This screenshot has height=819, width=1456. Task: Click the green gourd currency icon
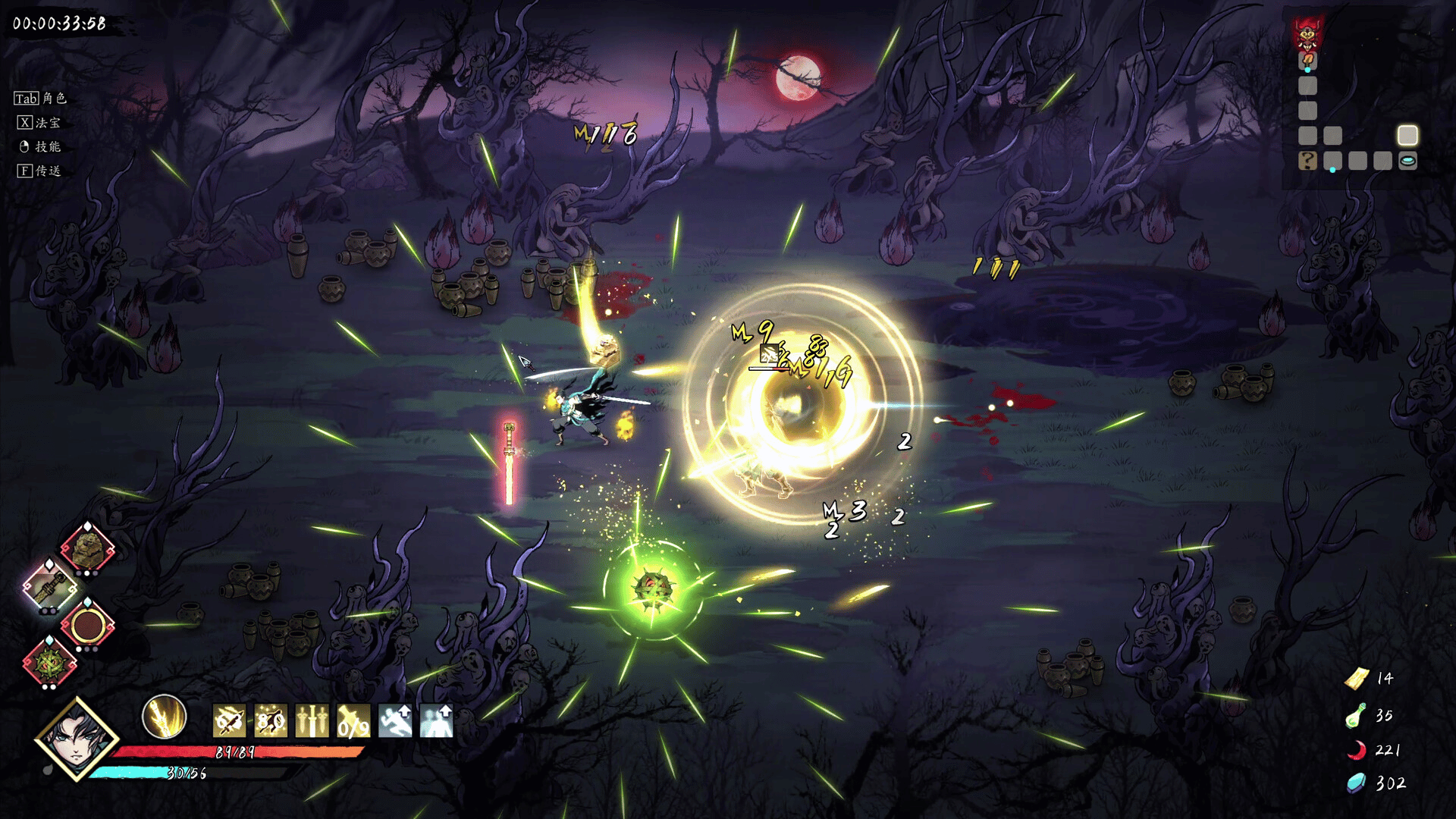click(1356, 715)
